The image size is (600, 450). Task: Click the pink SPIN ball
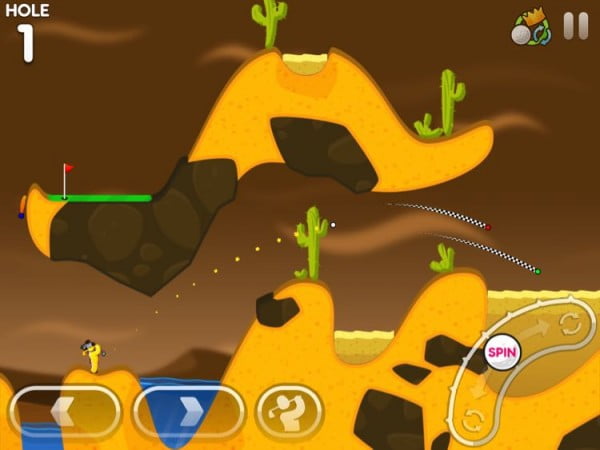click(500, 352)
